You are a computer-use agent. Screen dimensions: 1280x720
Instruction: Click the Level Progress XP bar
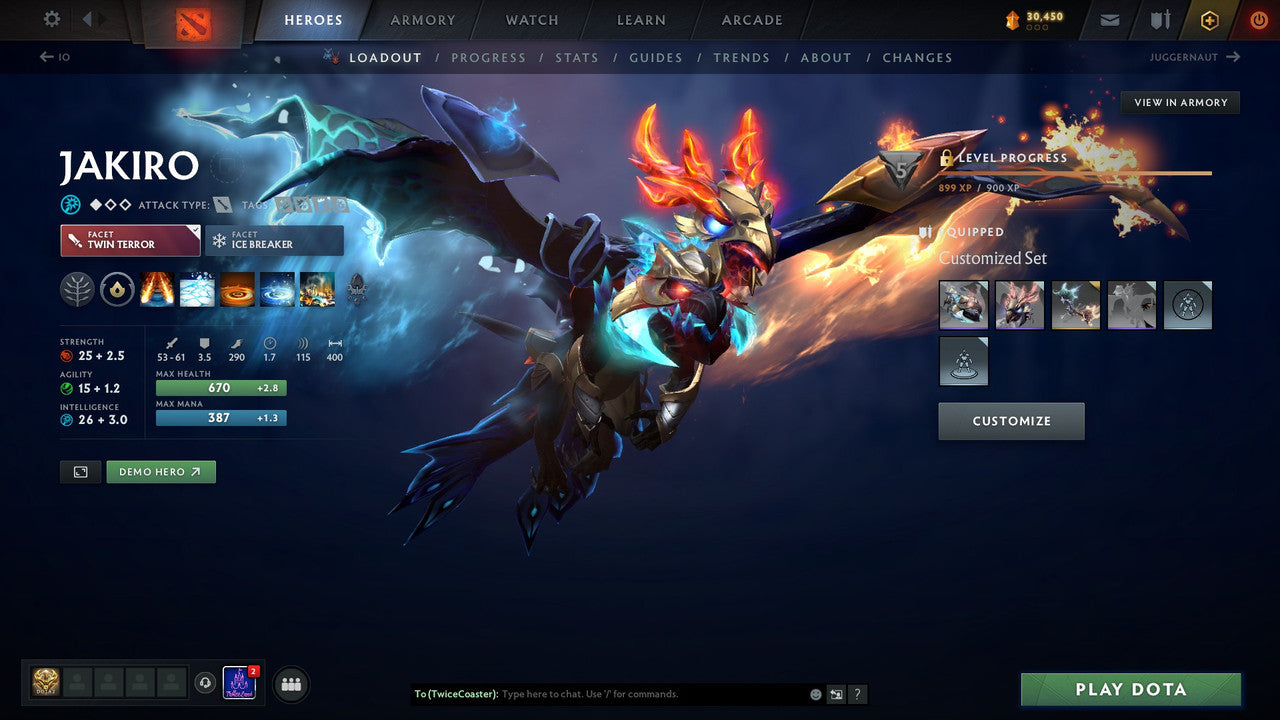pos(1075,172)
